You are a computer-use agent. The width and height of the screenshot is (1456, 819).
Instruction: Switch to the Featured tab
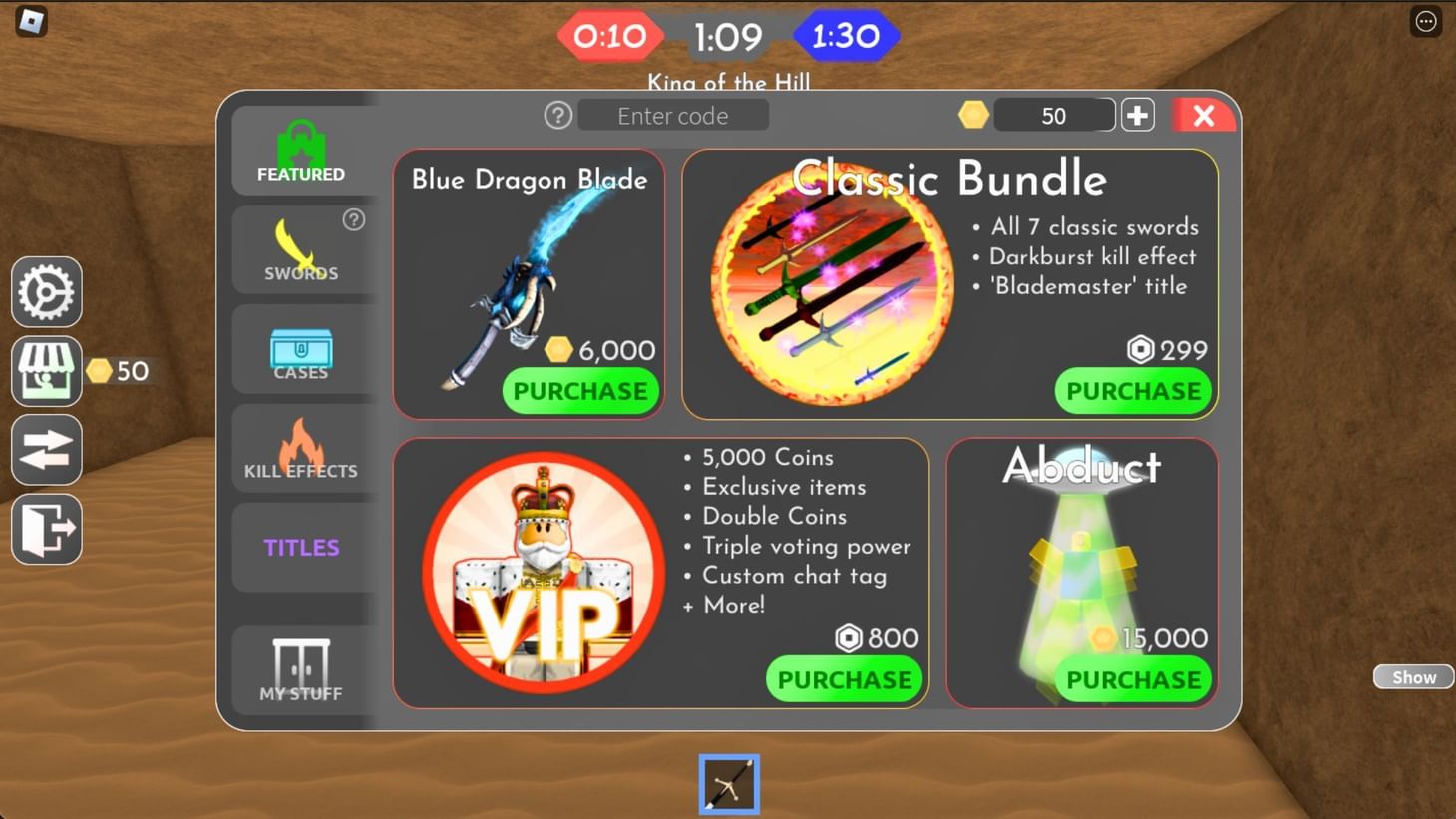[x=301, y=152]
